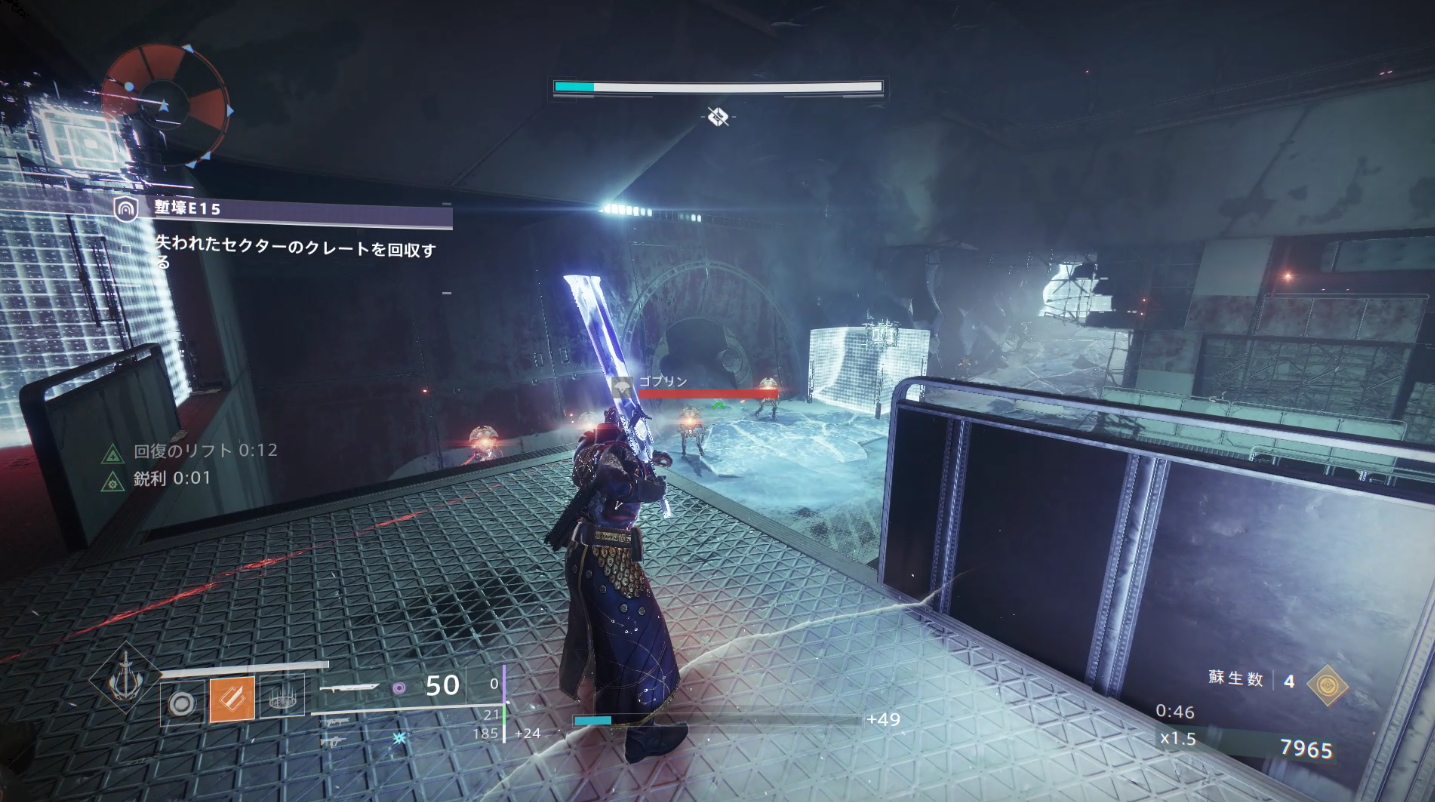Select the heavy ammo purple icon
This screenshot has height=802, width=1435.
(400, 688)
